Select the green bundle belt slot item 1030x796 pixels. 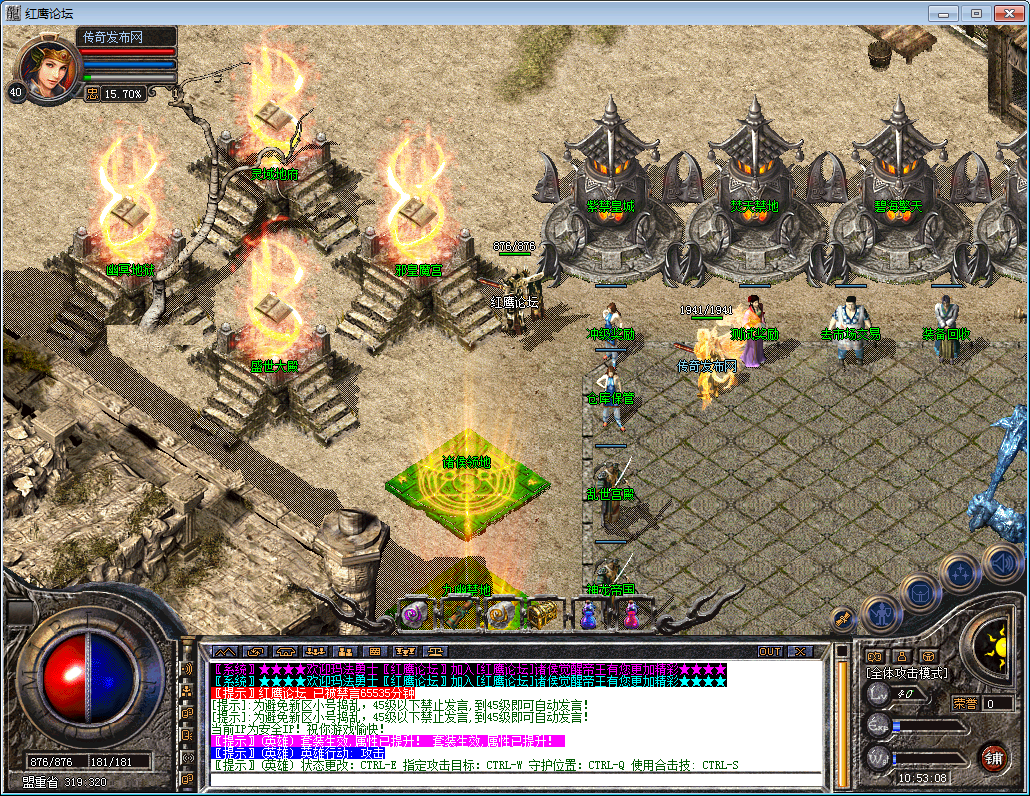457,614
